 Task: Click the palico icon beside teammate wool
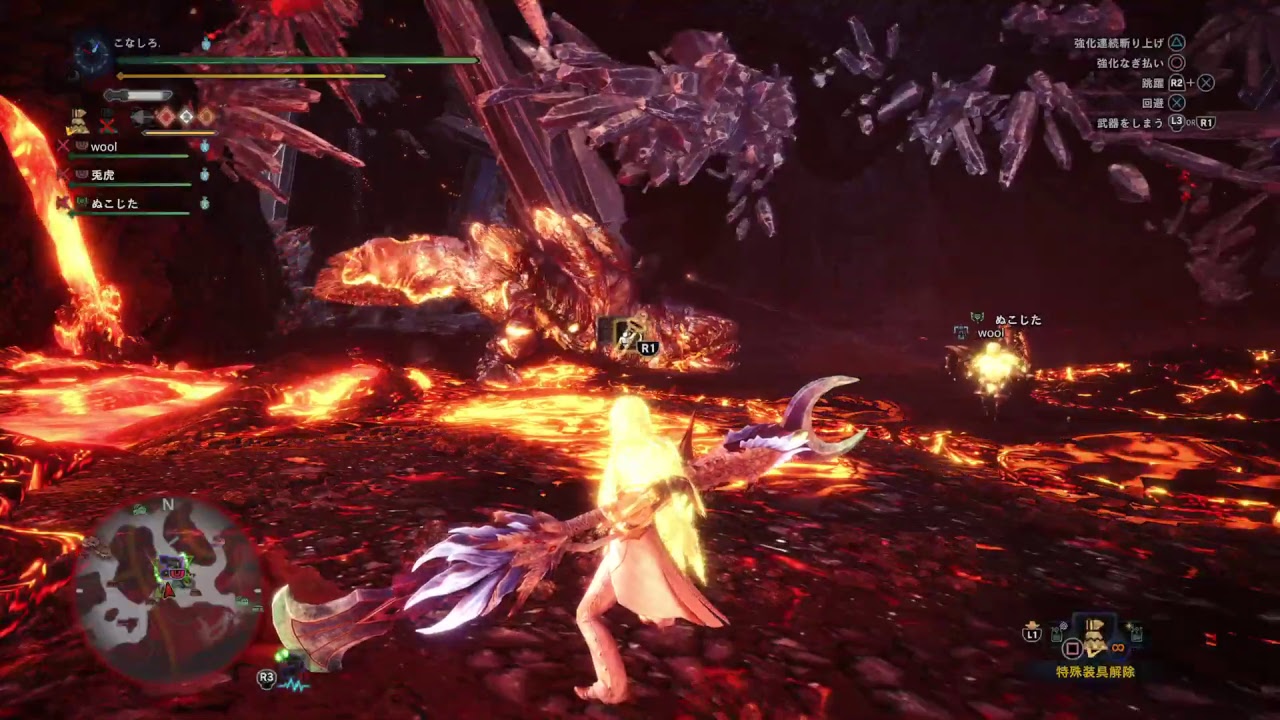pyautogui.click(x=81, y=147)
